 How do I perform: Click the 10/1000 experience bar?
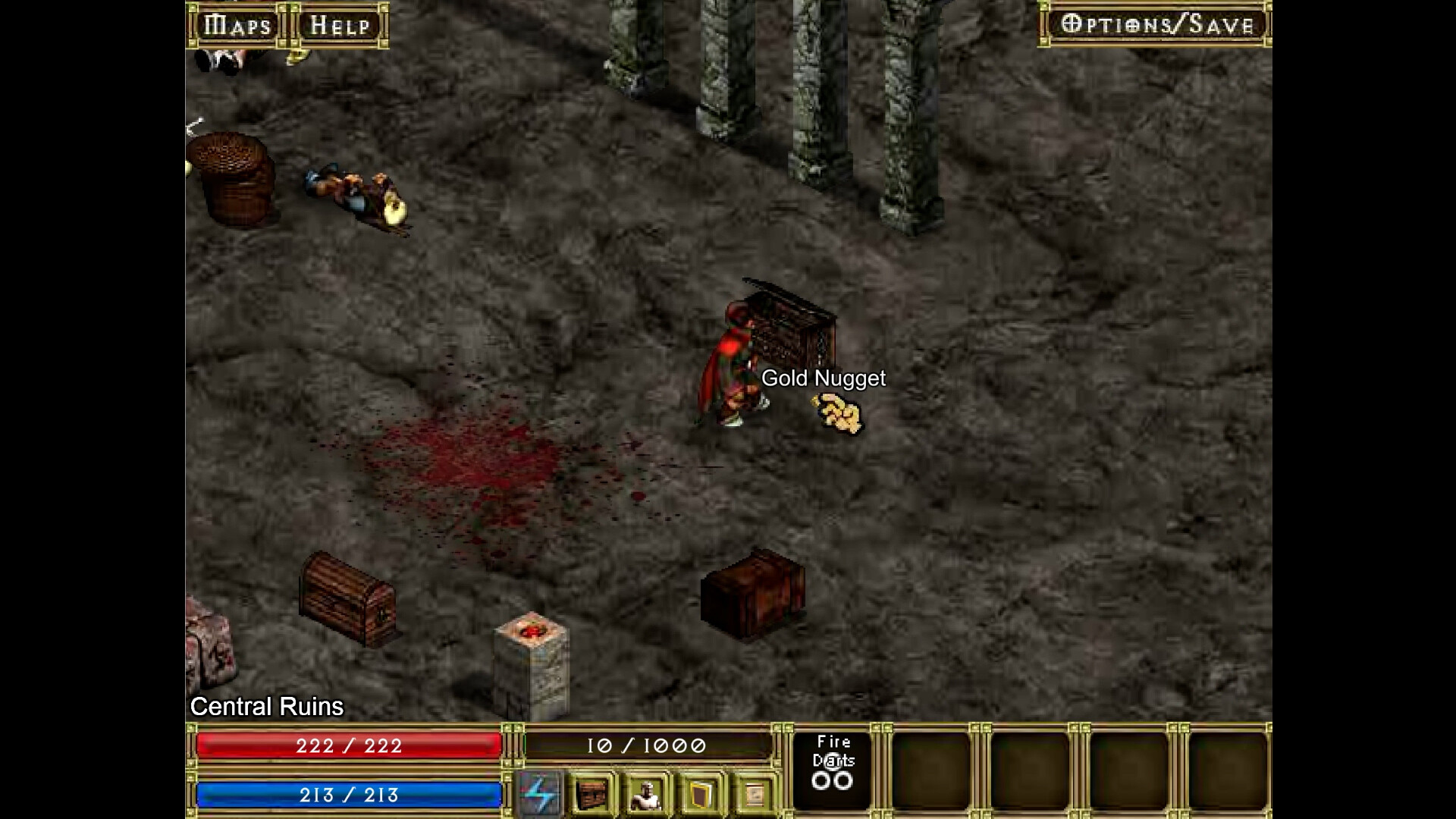[648, 746]
